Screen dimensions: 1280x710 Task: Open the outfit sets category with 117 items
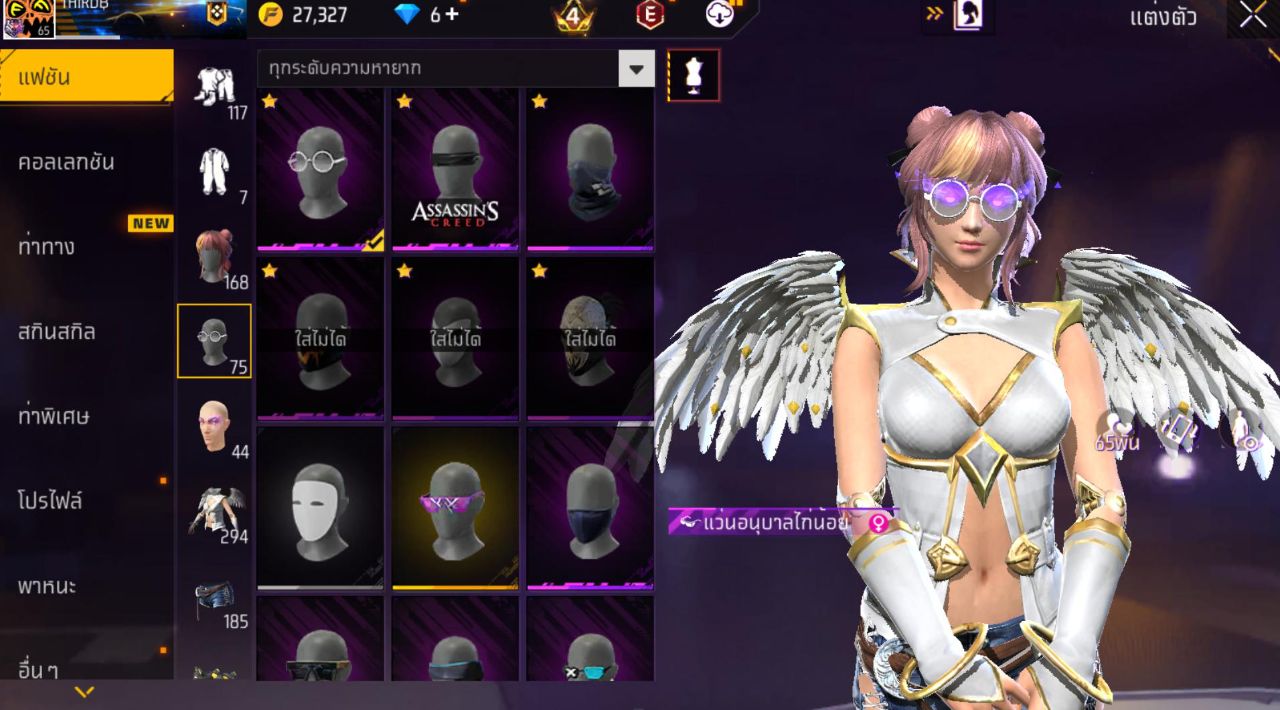(214, 90)
